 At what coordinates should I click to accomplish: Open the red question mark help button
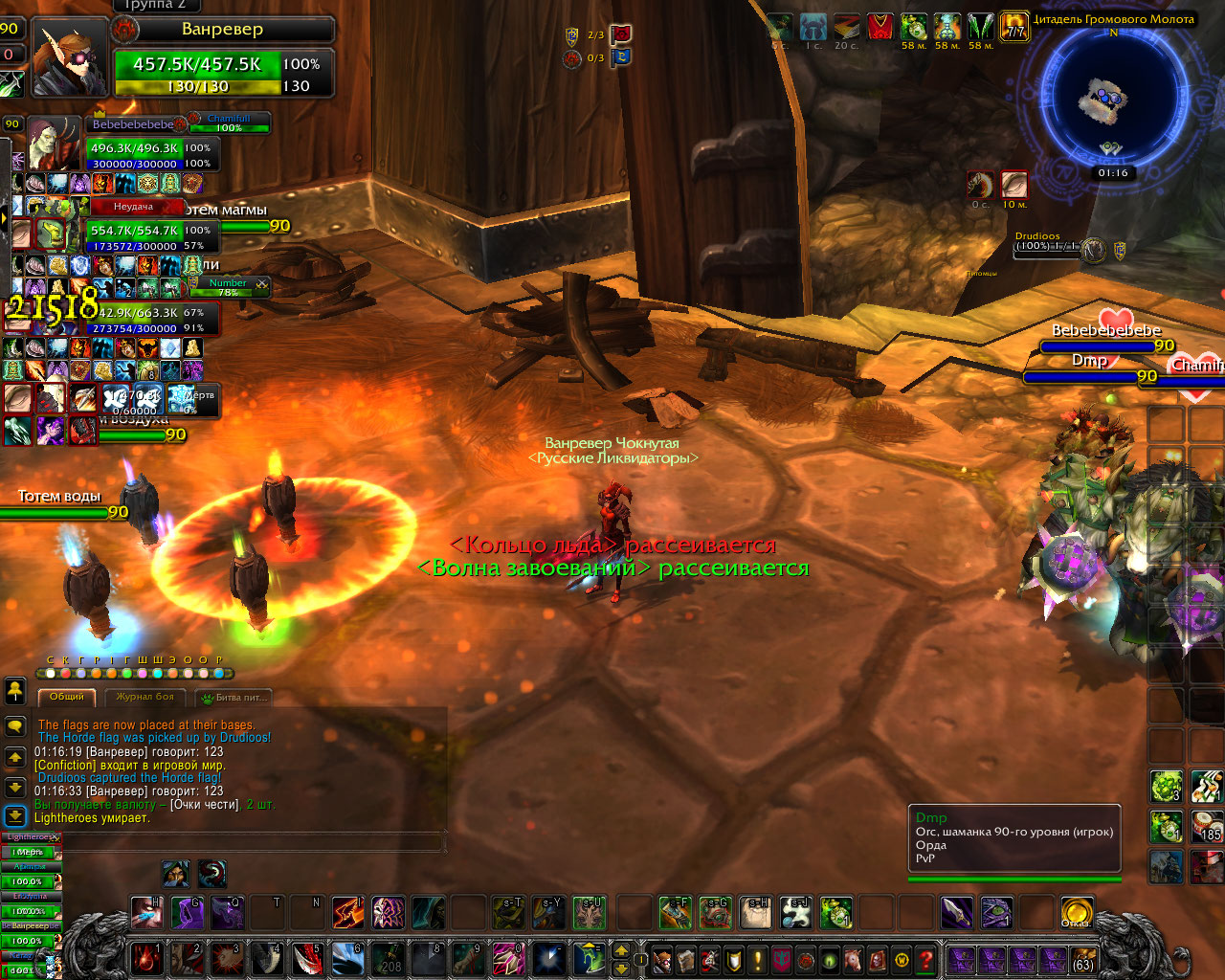point(925,959)
